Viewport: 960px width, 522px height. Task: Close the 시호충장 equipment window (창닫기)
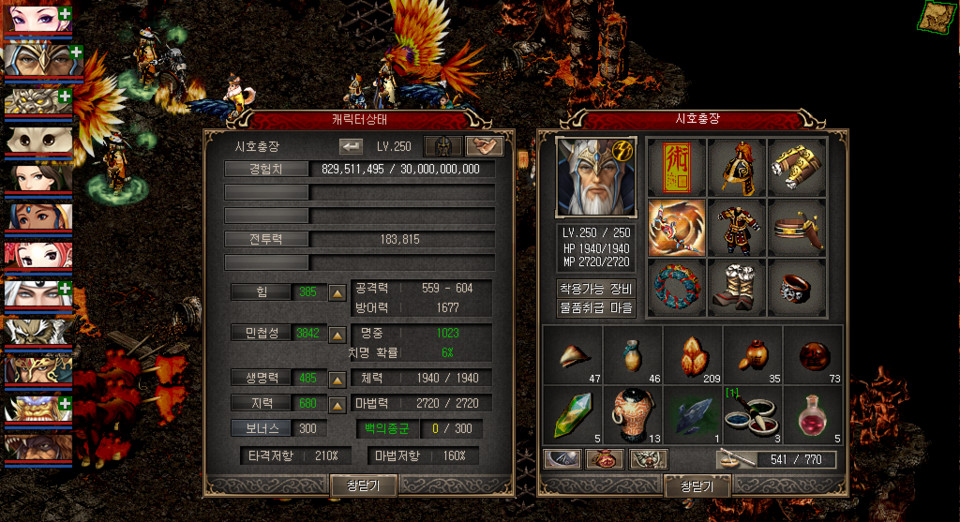(x=697, y=485)
